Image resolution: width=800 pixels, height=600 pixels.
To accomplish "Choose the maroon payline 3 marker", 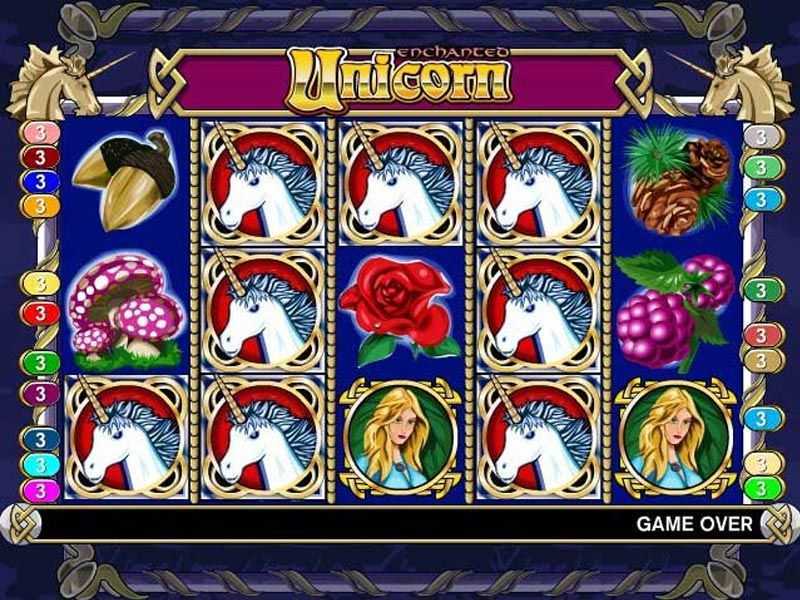I will pos(40,157).
